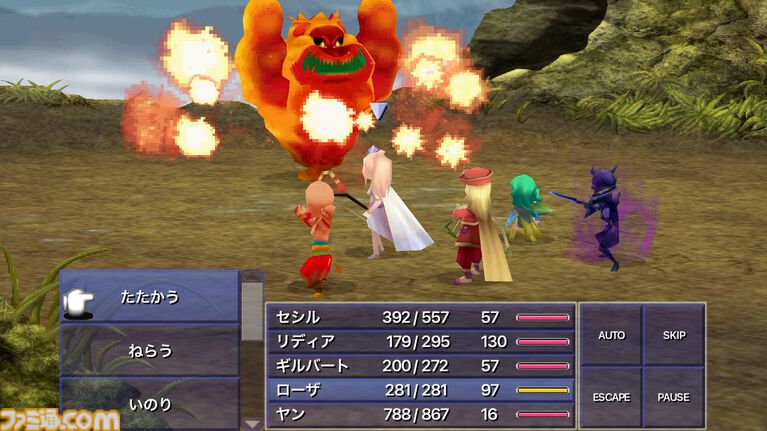Select the たたかう command
This screenshot has width=767, height=431.
[x=150, y=297]
